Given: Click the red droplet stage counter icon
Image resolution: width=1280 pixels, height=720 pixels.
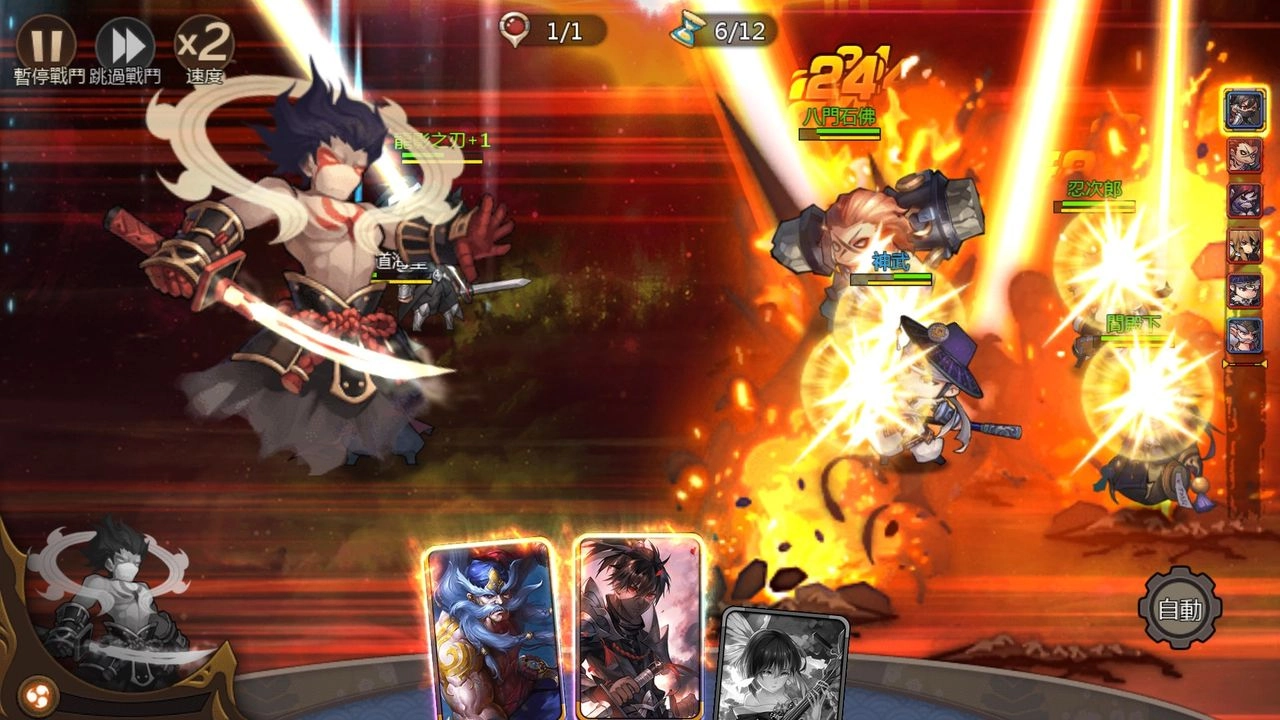Looking at the screenshot, I should point(512,29).
